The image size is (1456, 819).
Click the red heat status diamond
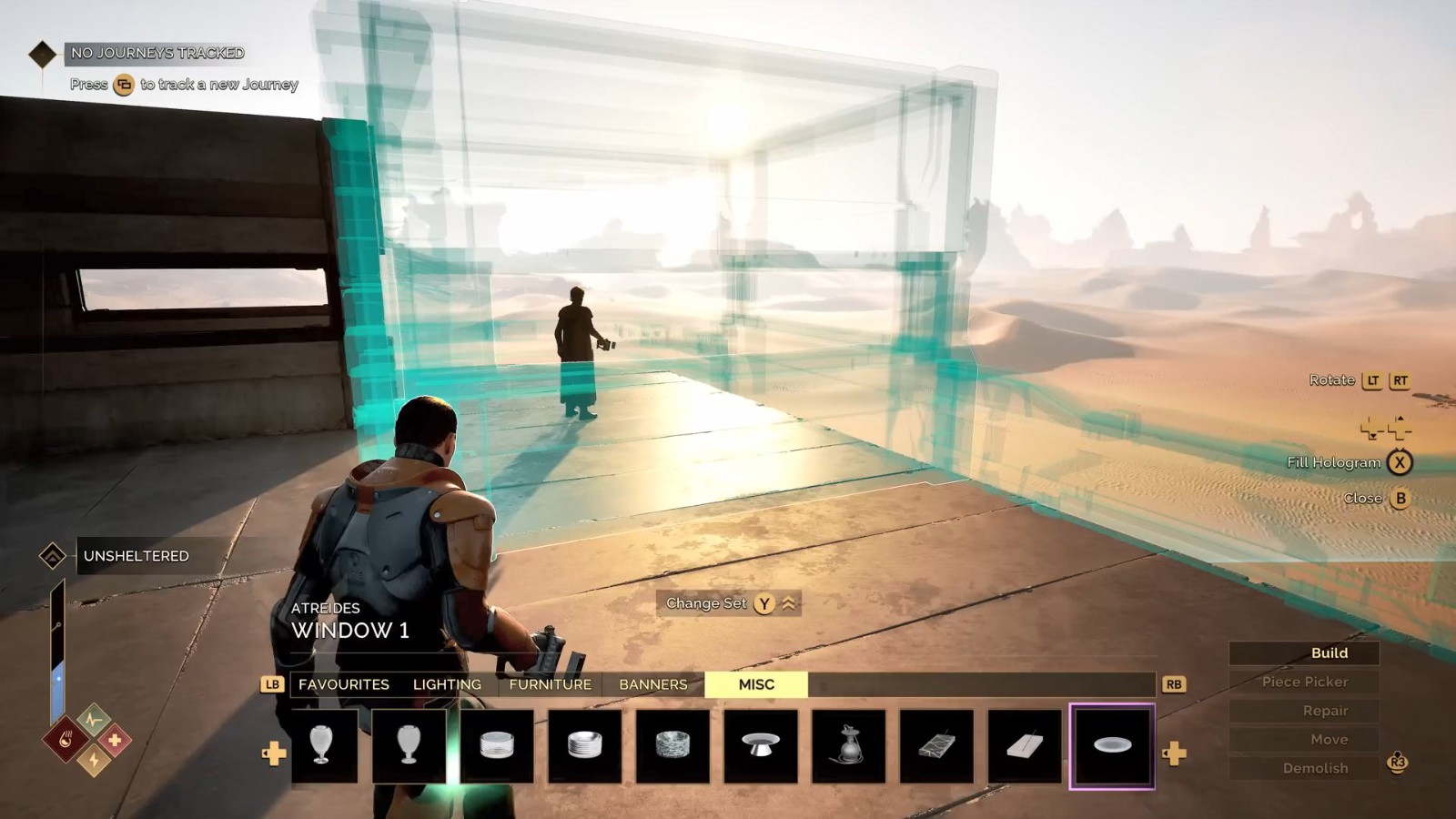pos(66,740)
